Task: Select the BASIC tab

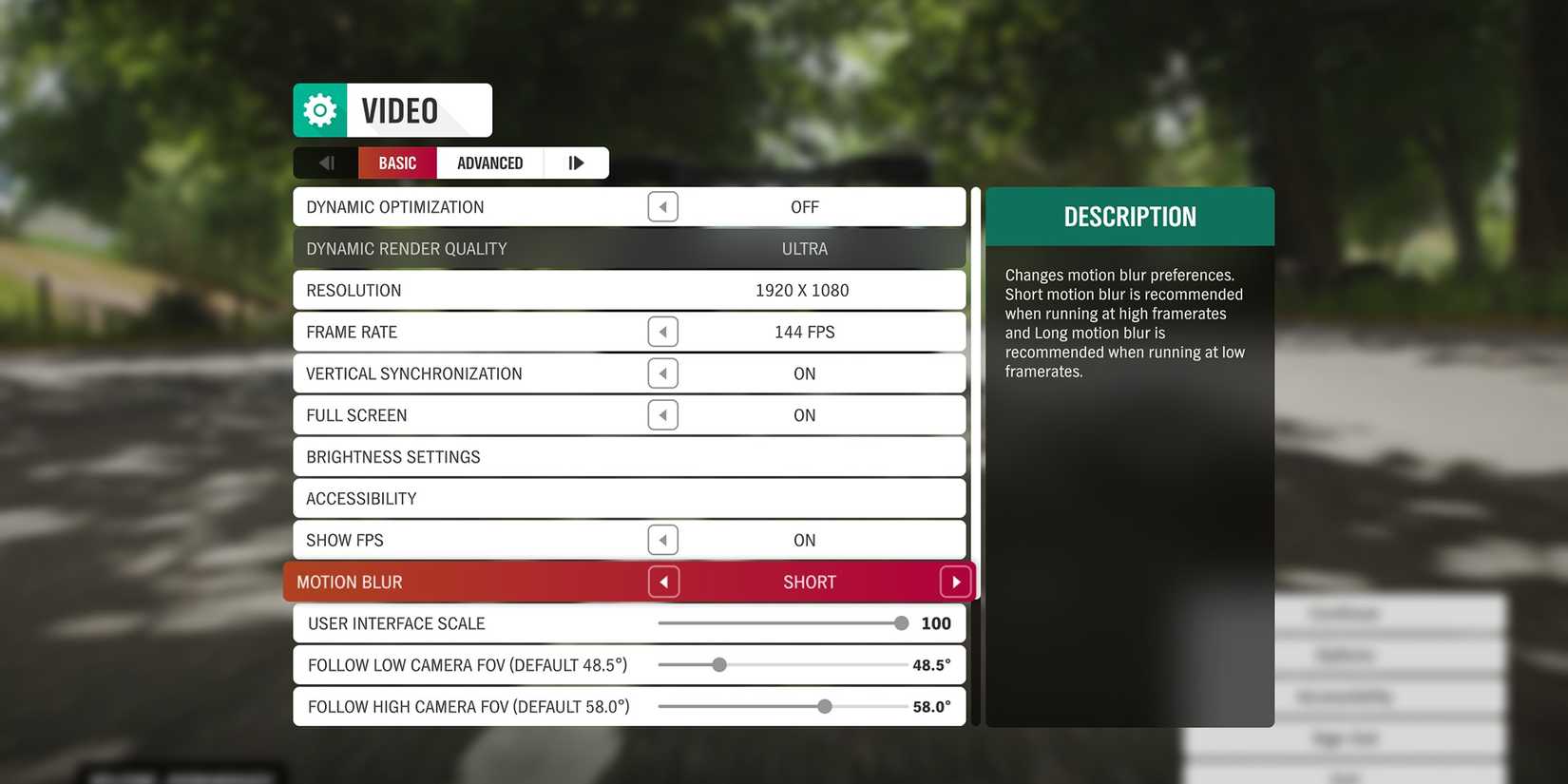Action: [x=396, y=163]
